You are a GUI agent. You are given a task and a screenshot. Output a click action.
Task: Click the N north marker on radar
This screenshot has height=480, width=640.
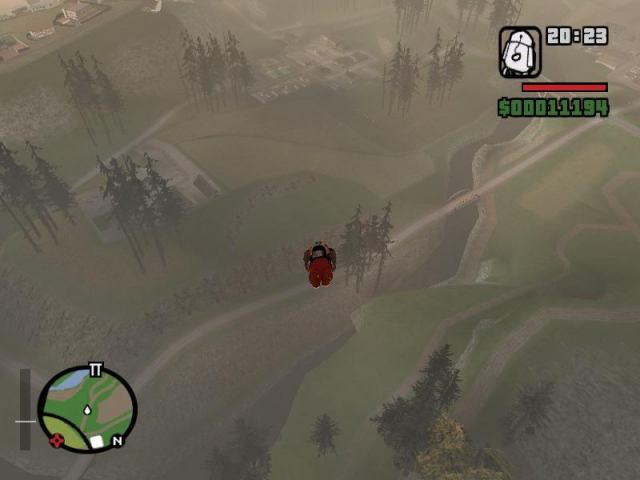[117, 440]
